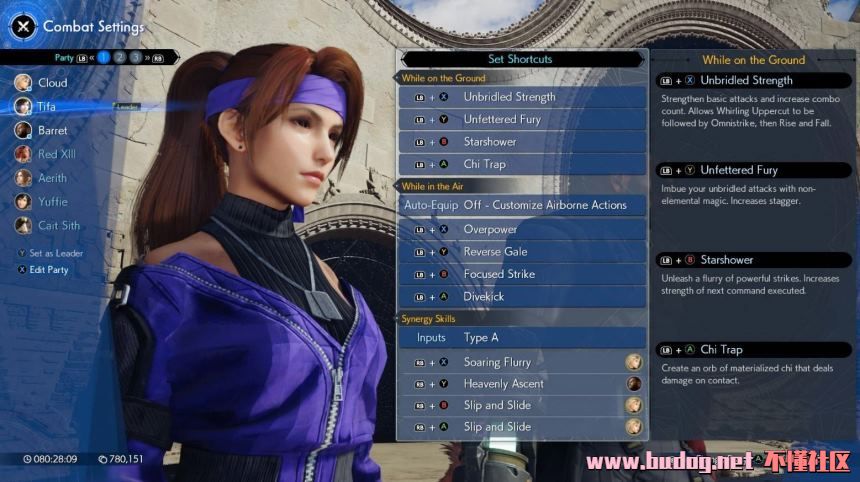Image resolution: width=860 pixels, height=482 pixels.
Task: Switch to party preset 3
Action: tap(136, 58)
